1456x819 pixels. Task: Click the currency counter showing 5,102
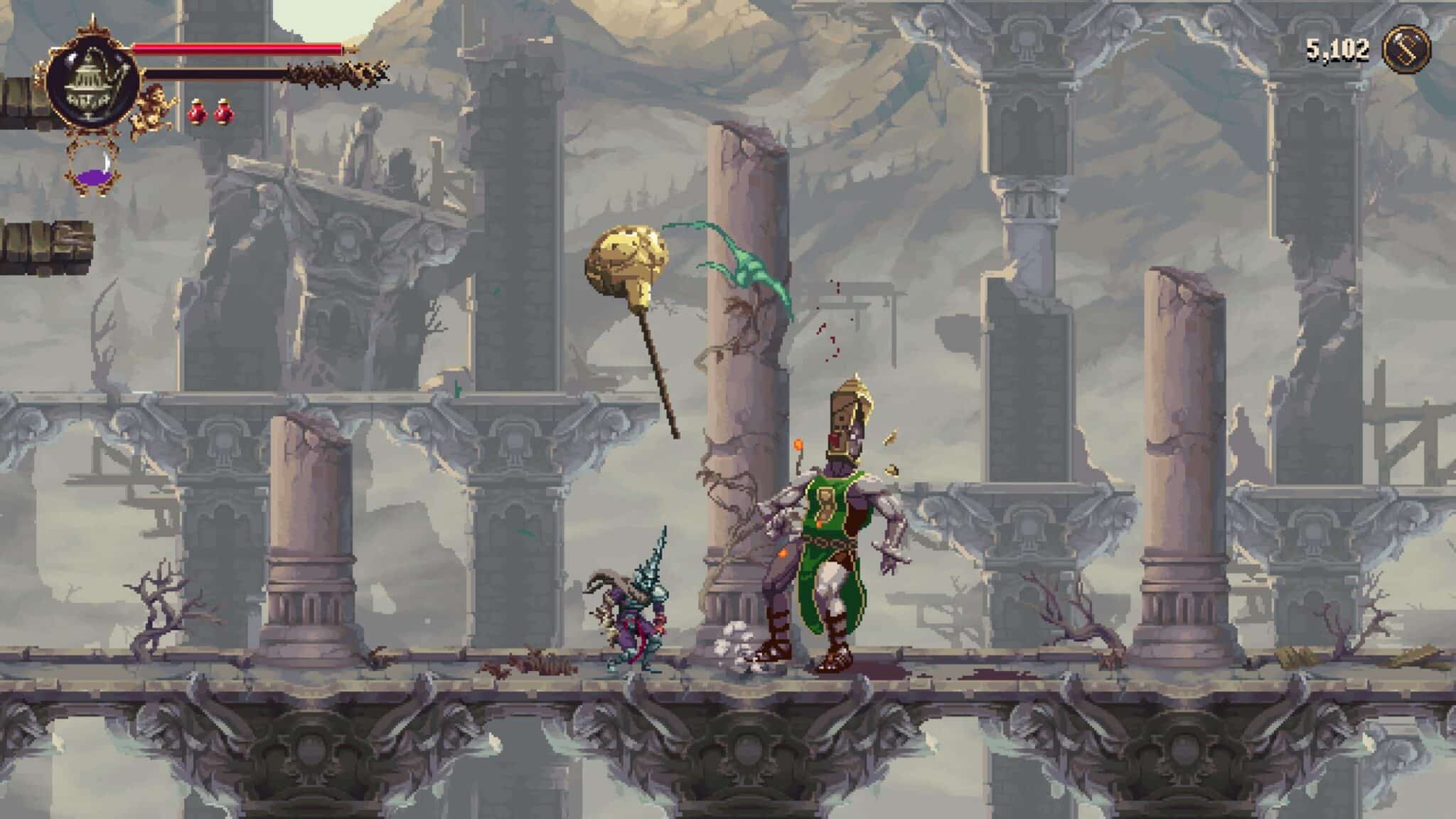point(1337,48)
